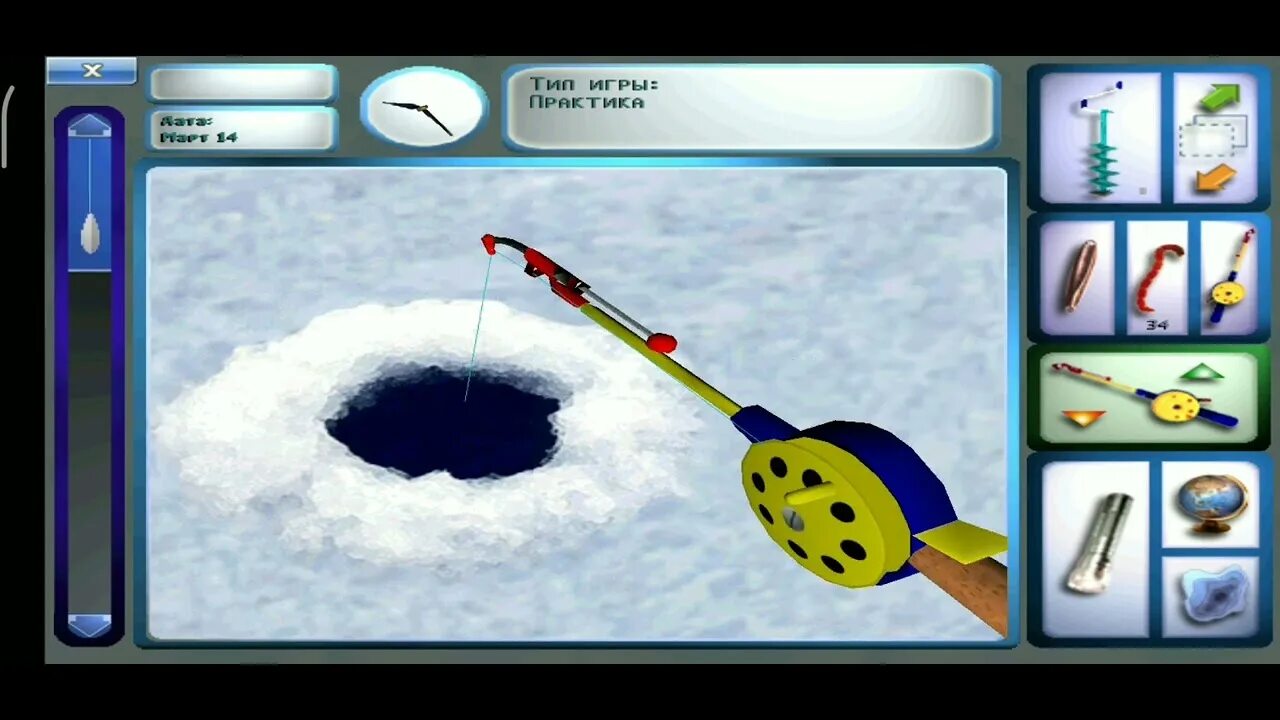The height and width of the screenshot is (720, 1280).
Task: Pick the fishing rod selection slot
Action: [1228, 277]
